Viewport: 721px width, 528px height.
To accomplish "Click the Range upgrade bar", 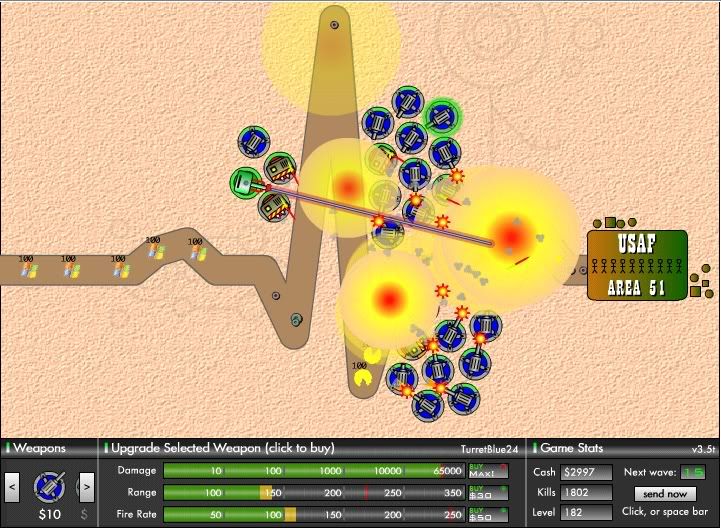I will click(313, 492).
